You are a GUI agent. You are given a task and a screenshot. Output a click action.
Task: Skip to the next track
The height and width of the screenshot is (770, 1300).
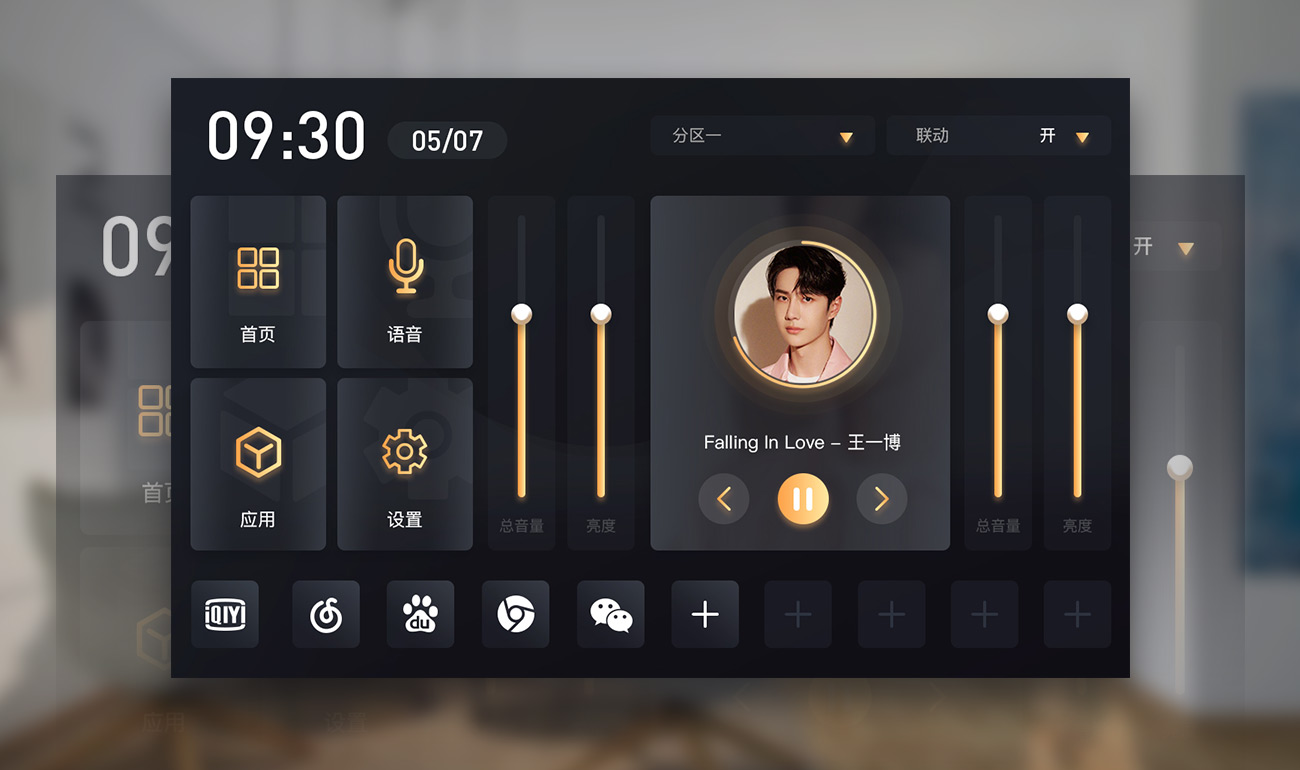(x=881, y=498)
